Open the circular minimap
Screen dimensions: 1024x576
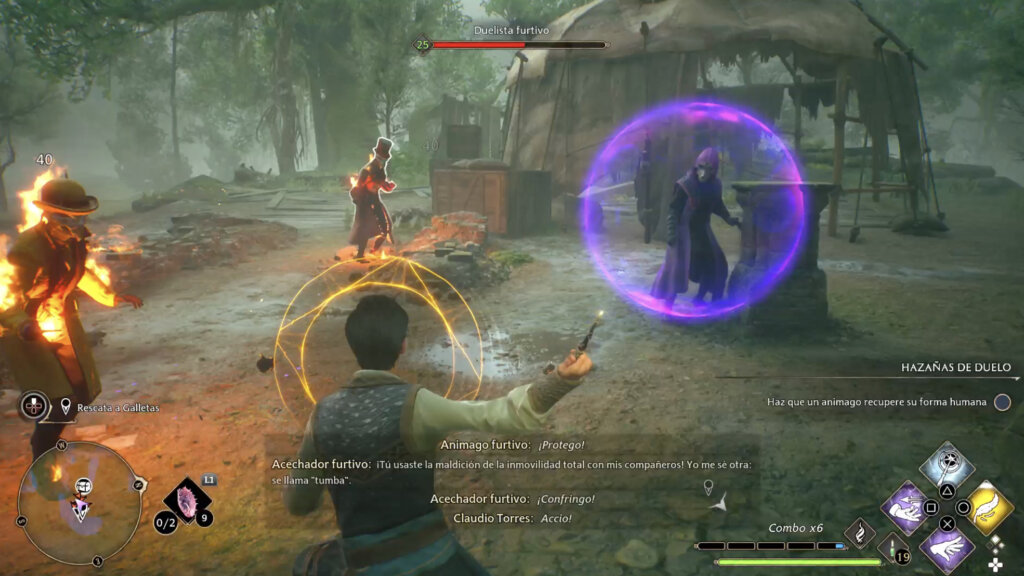[79, 503]
